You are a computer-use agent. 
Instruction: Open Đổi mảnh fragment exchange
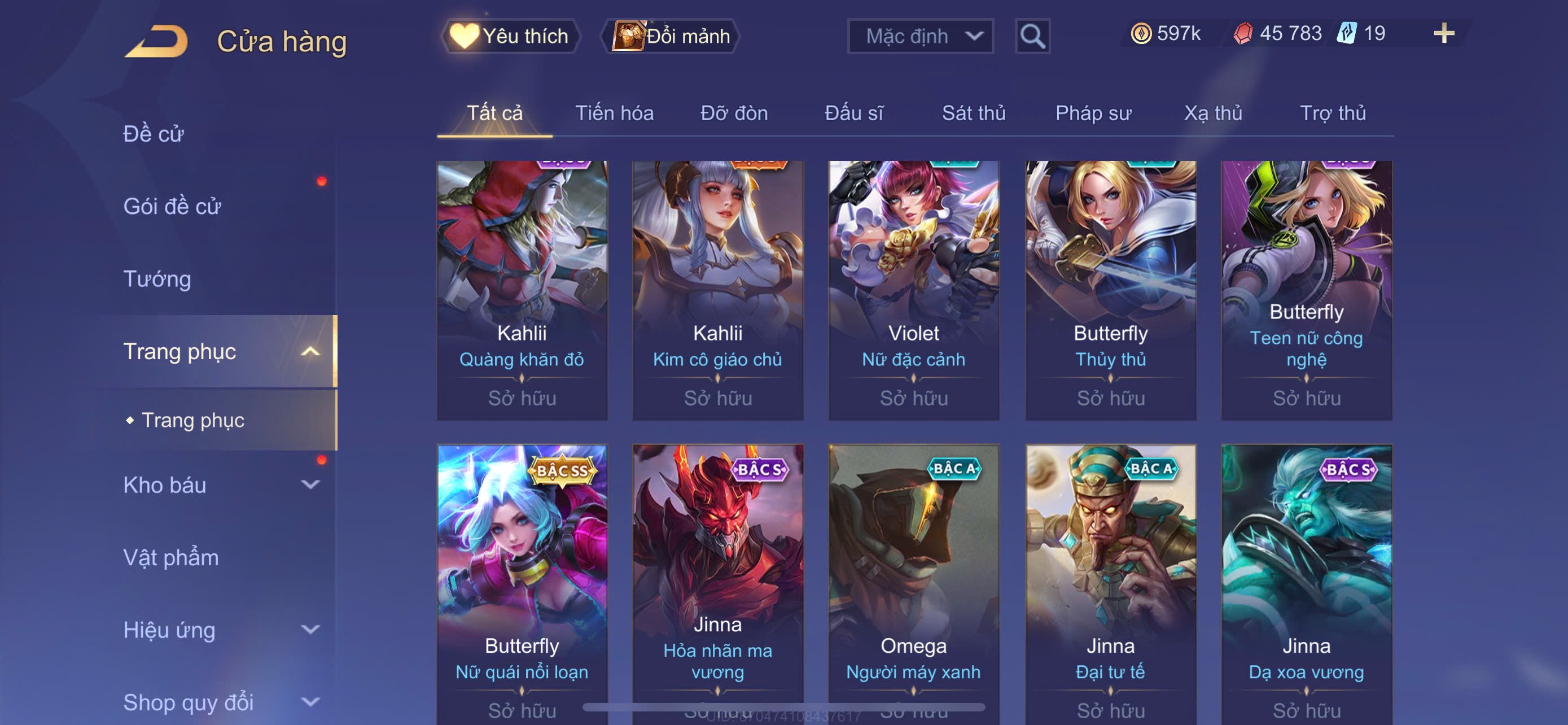pos(671,37)
